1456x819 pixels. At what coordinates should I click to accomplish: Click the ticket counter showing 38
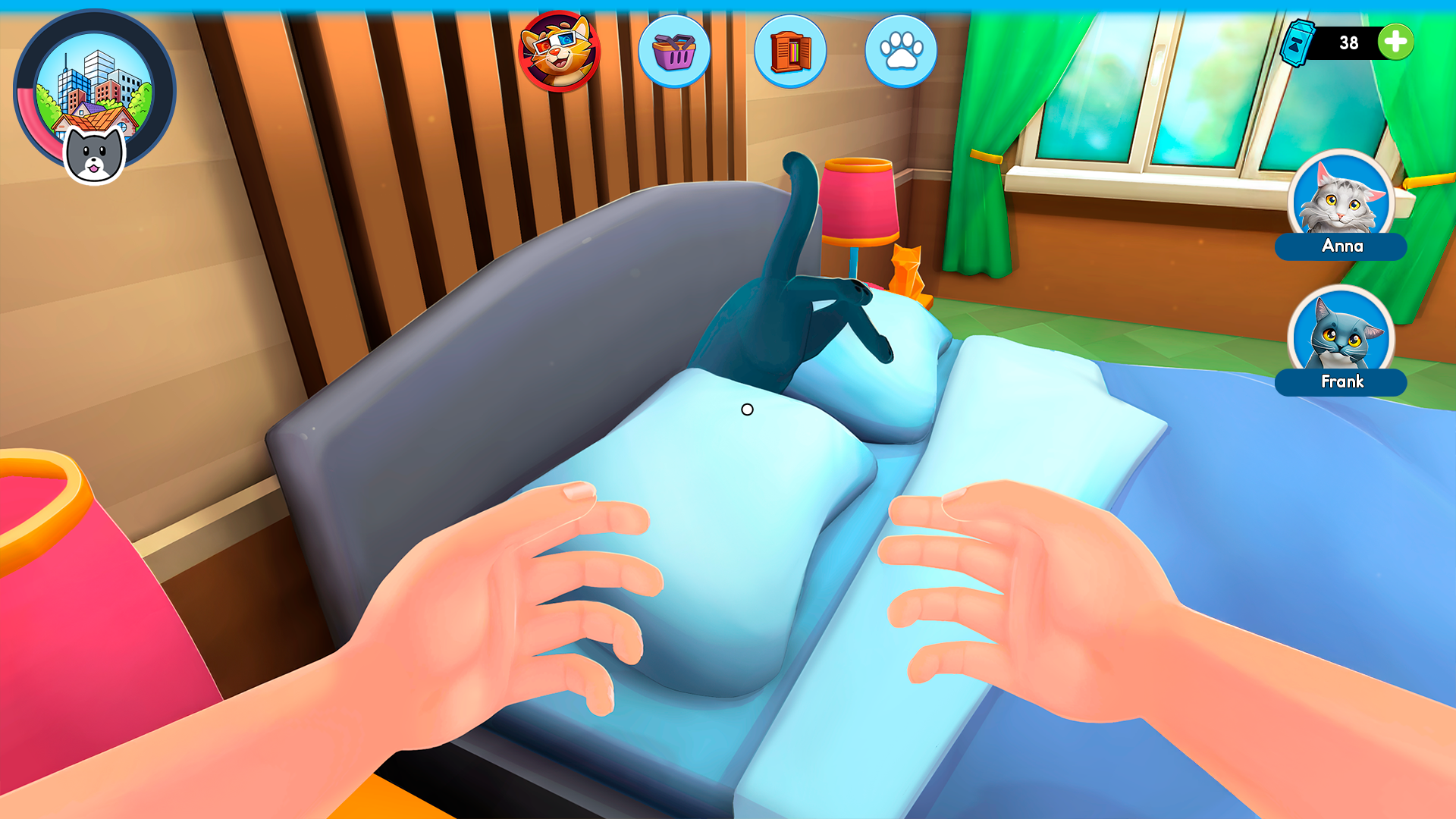click(1351, 43)
